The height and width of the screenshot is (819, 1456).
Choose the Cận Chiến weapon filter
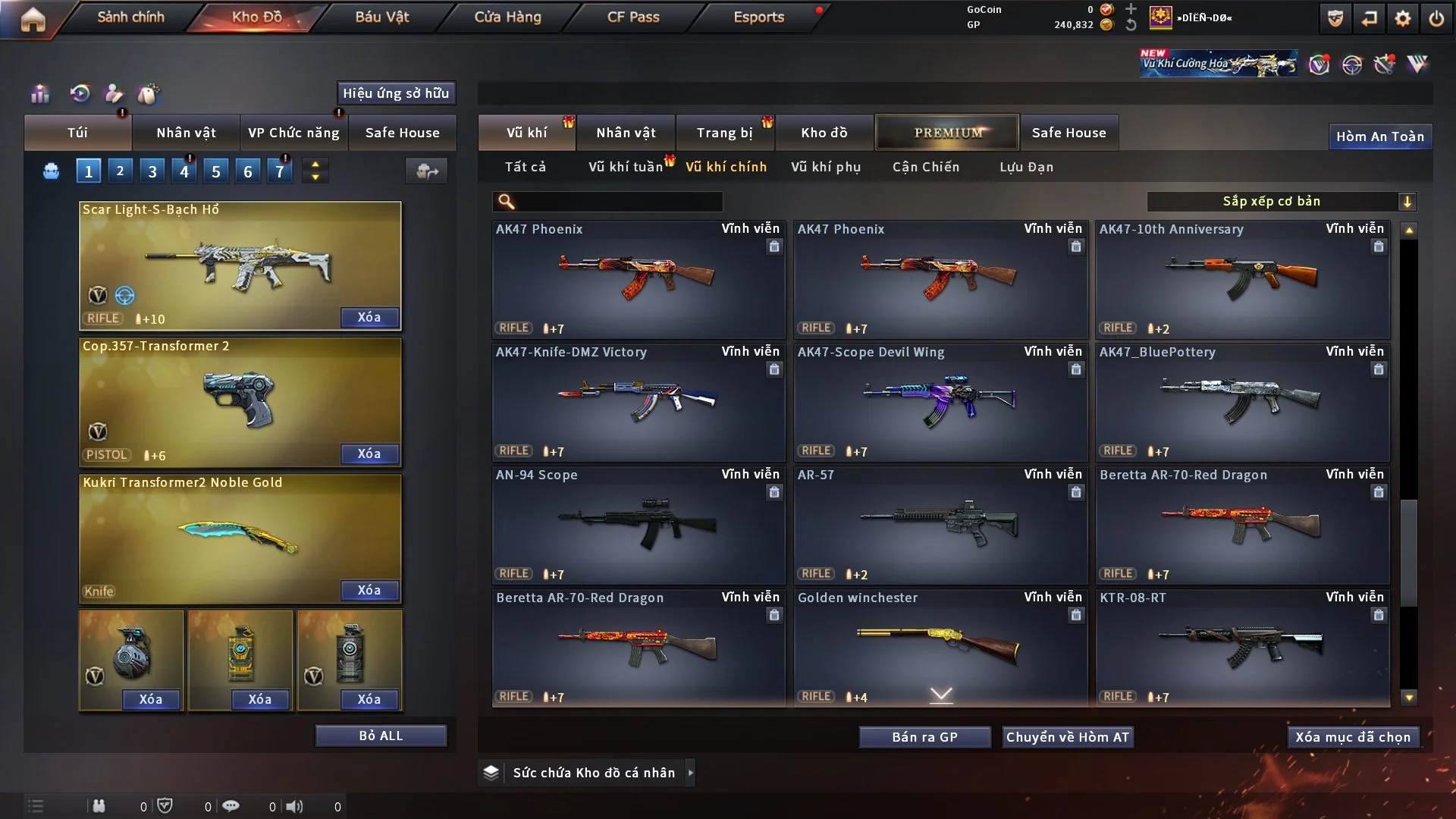[x=926, y=167]
